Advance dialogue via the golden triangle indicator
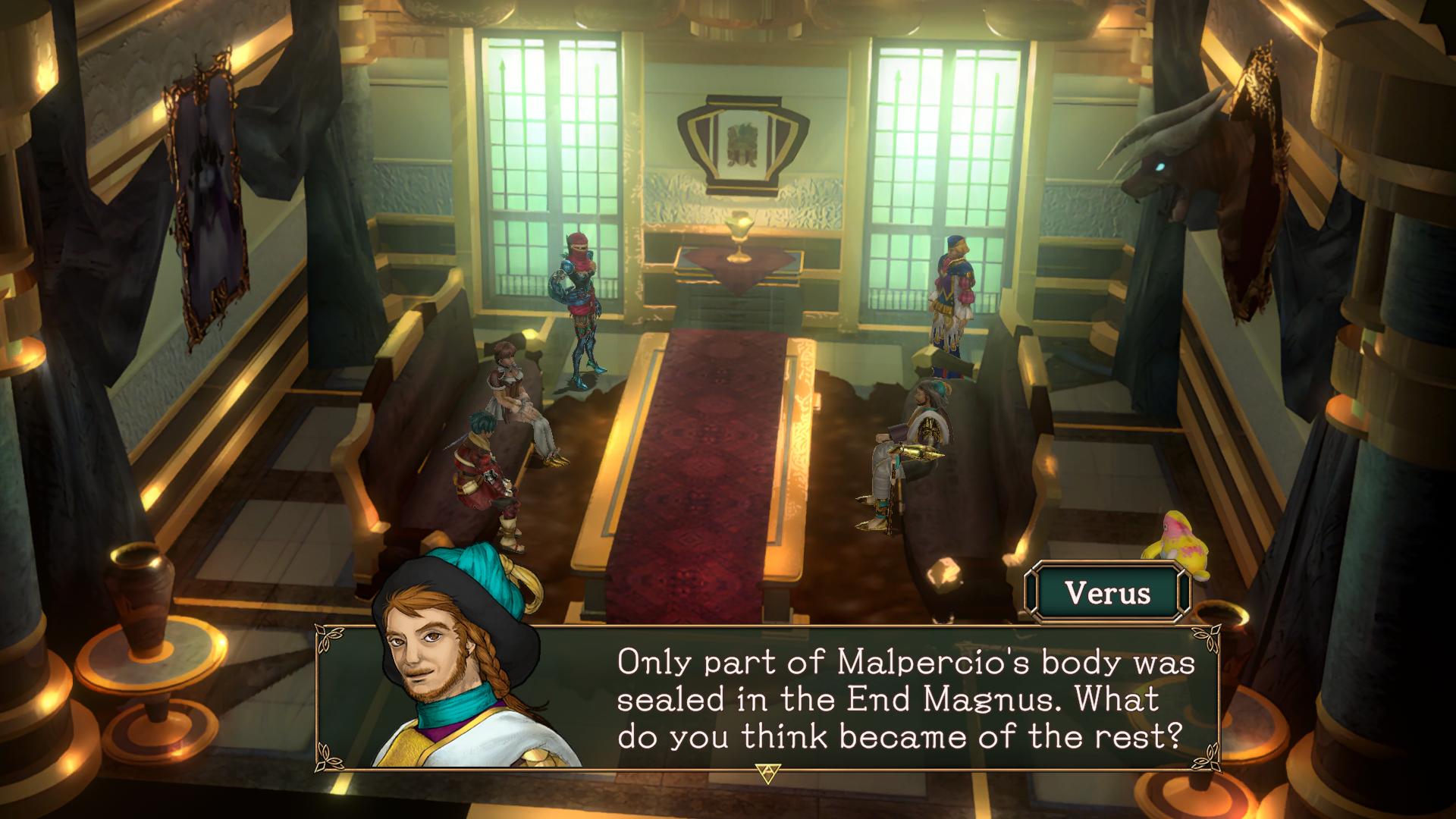Image resolution: width=1456 pixels, height=819 pixels. click(767, 773)
